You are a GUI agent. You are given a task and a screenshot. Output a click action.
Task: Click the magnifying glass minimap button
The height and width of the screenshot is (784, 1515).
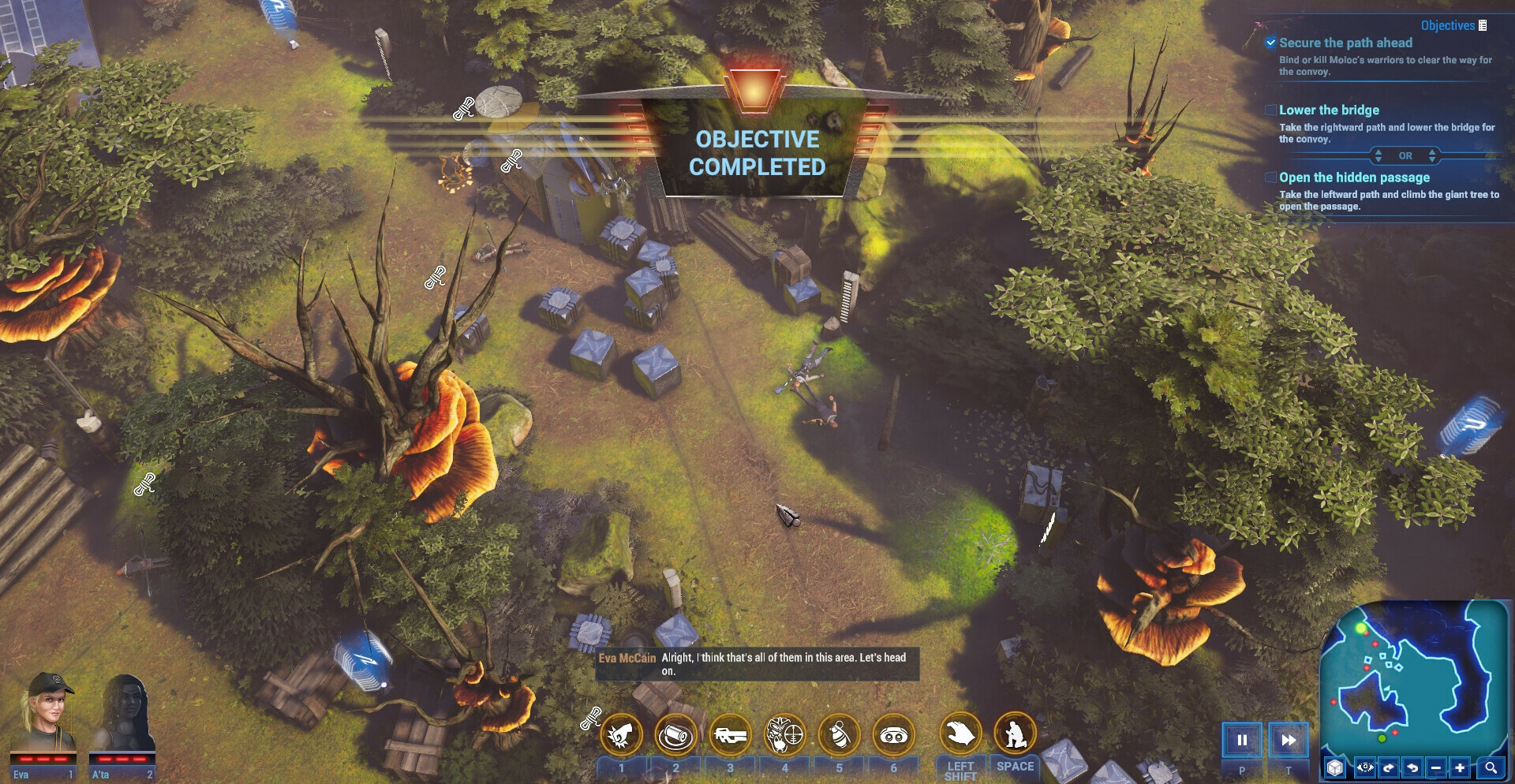1491,767
